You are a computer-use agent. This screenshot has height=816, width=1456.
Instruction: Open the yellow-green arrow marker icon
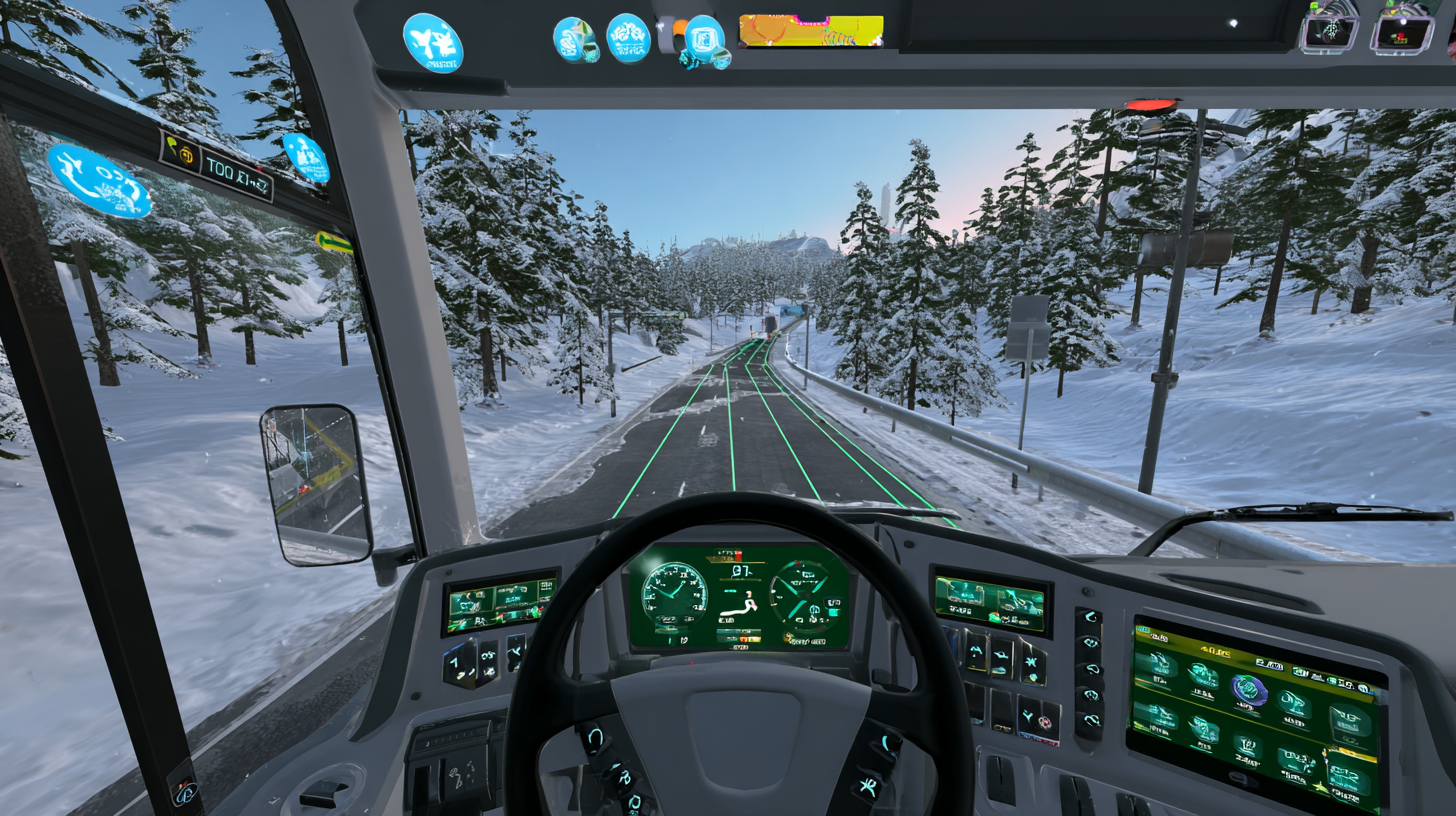(x=333, y=242)
